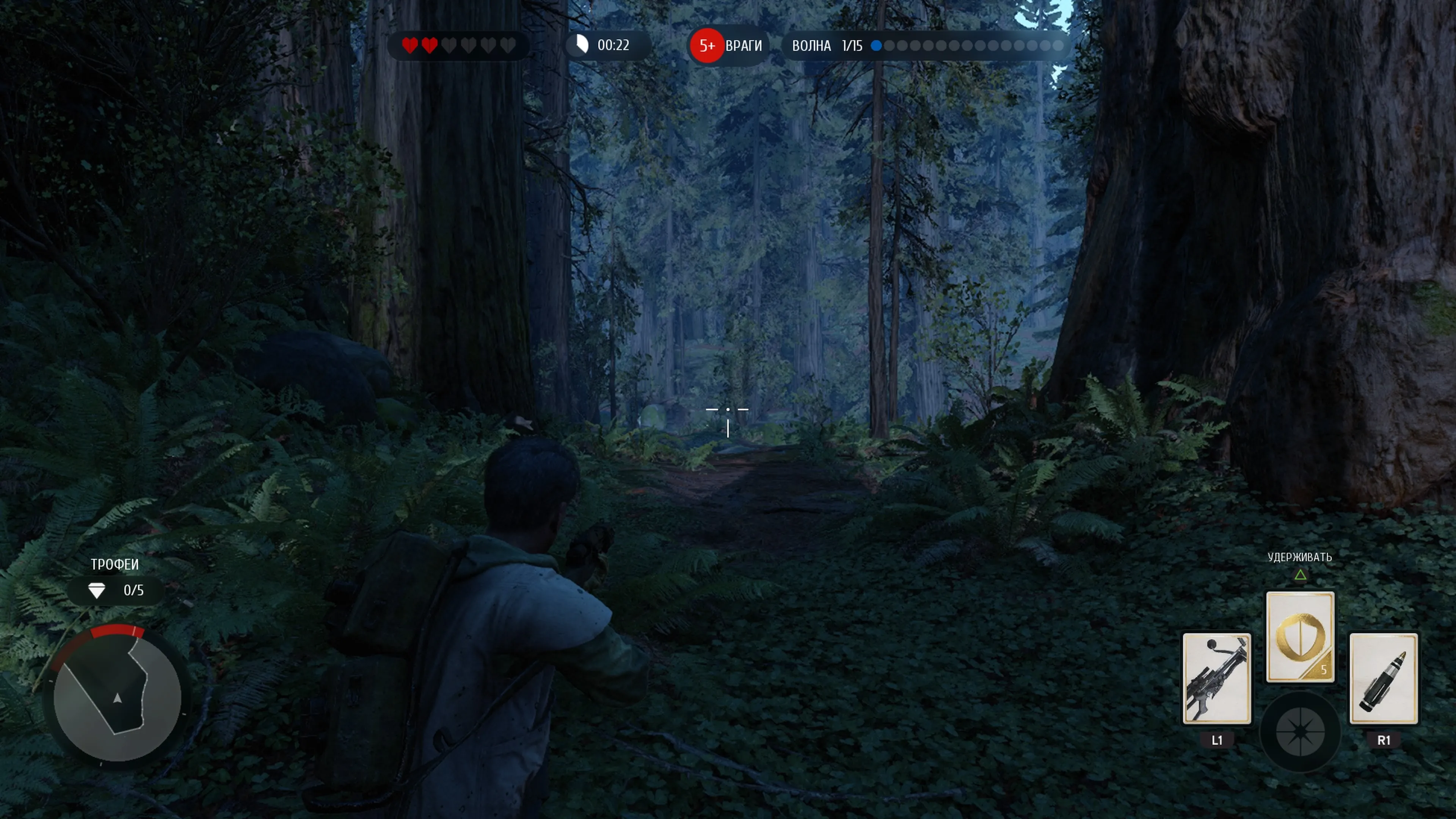Activate the golden shield card

[1299, 637]
